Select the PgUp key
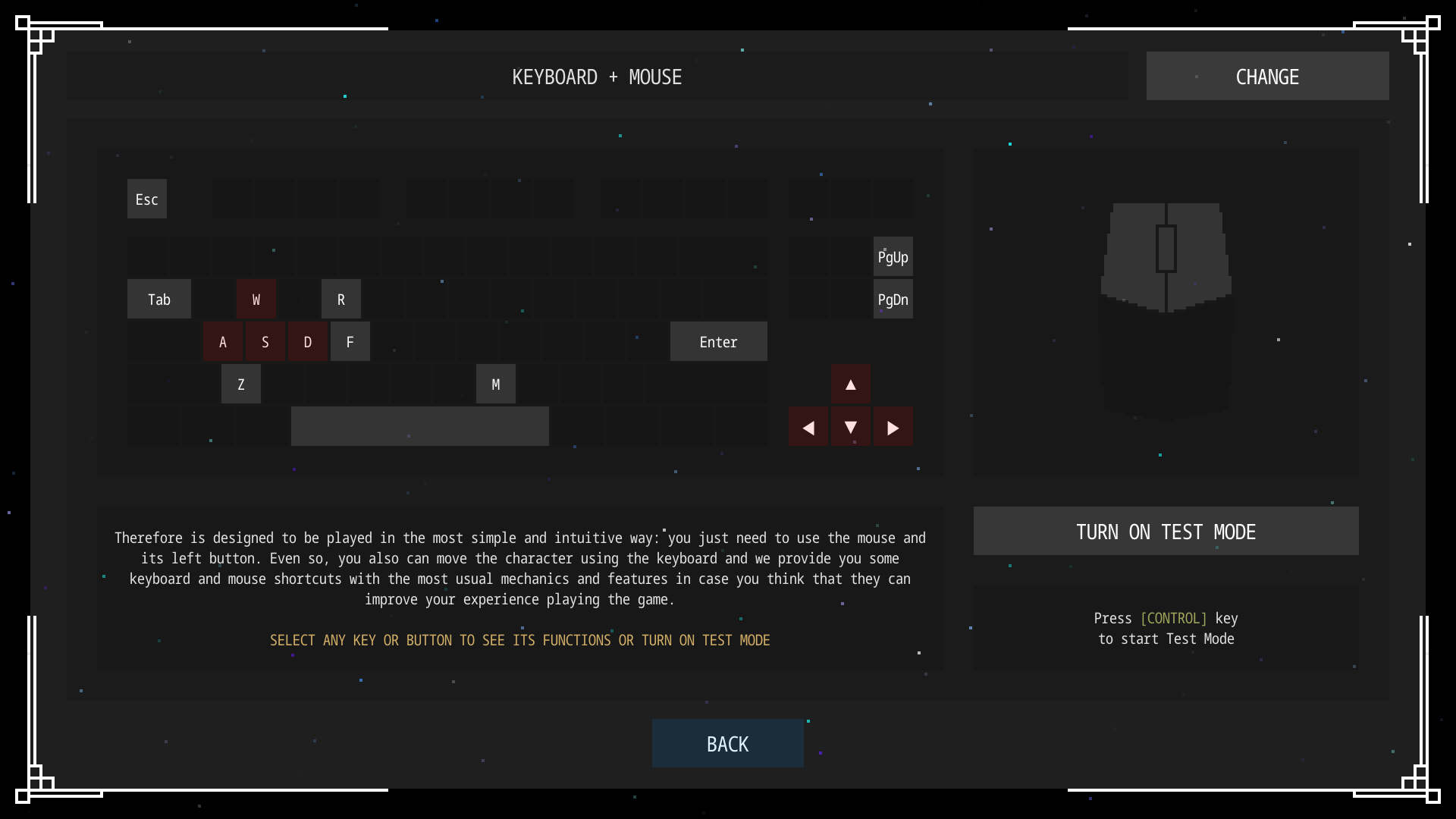This screenshot has height=819, width=1456. click(x=893, y=256)
